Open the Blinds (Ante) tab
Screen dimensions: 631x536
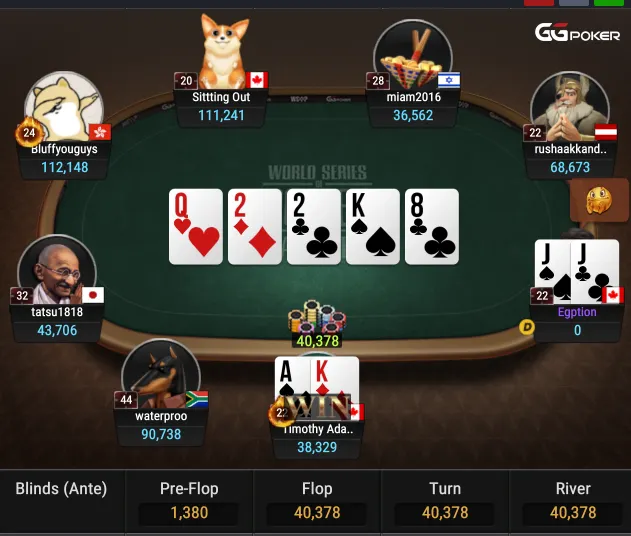(61, 489)
